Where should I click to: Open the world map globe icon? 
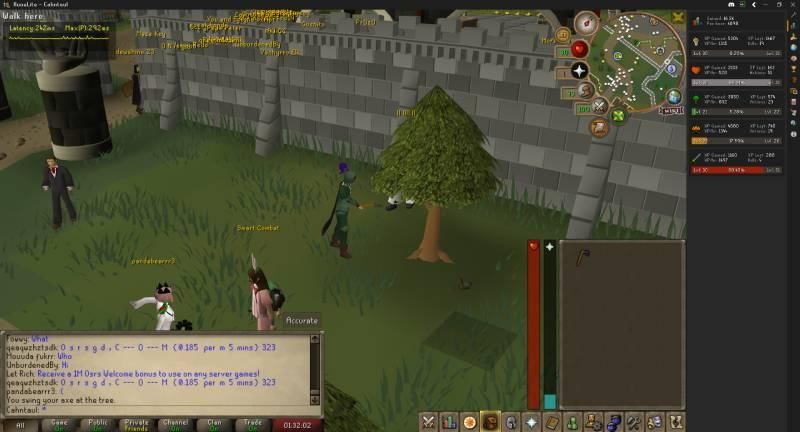[673, 97]
